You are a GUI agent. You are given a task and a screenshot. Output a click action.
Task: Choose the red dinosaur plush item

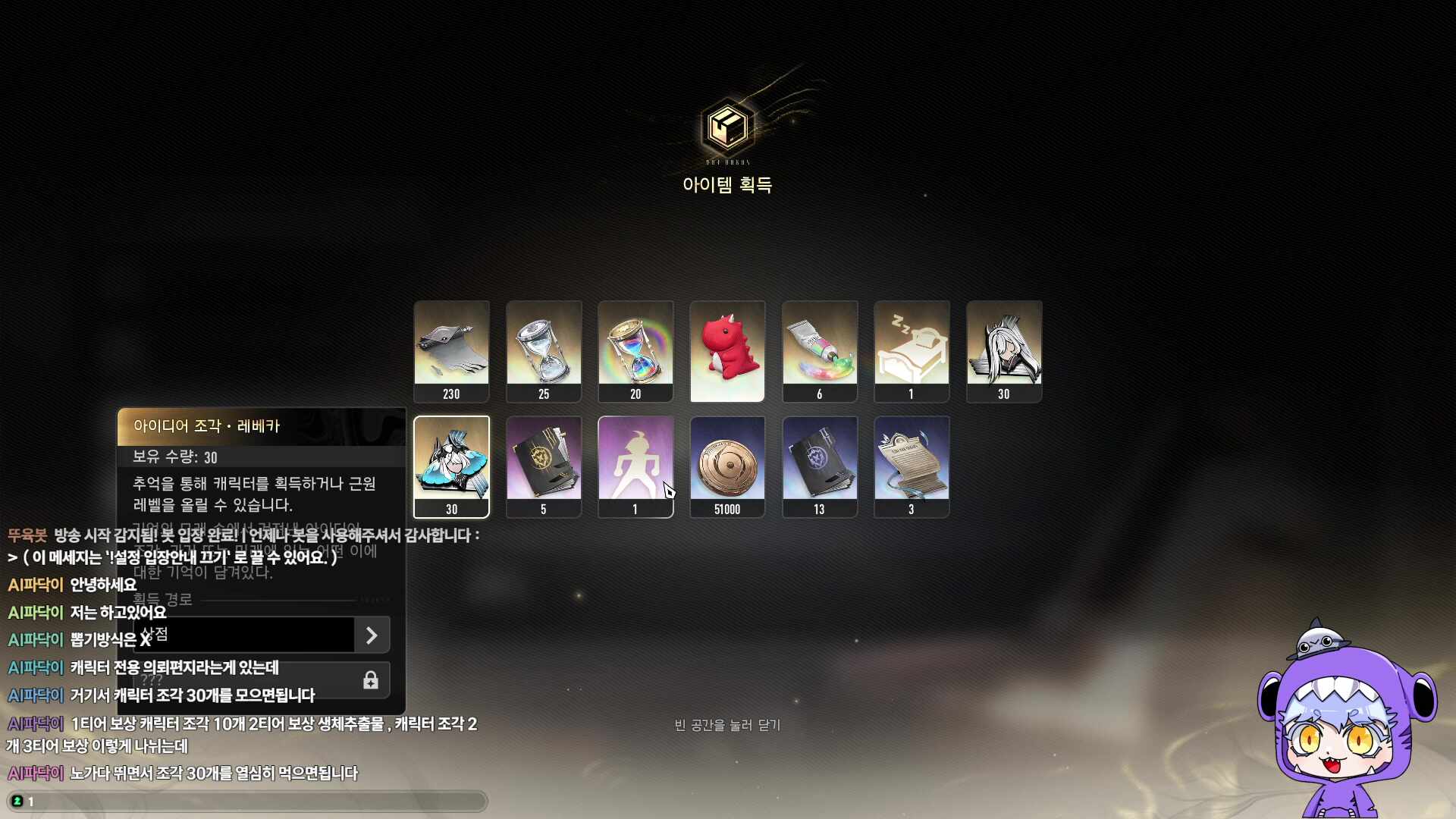pos(727,351)
